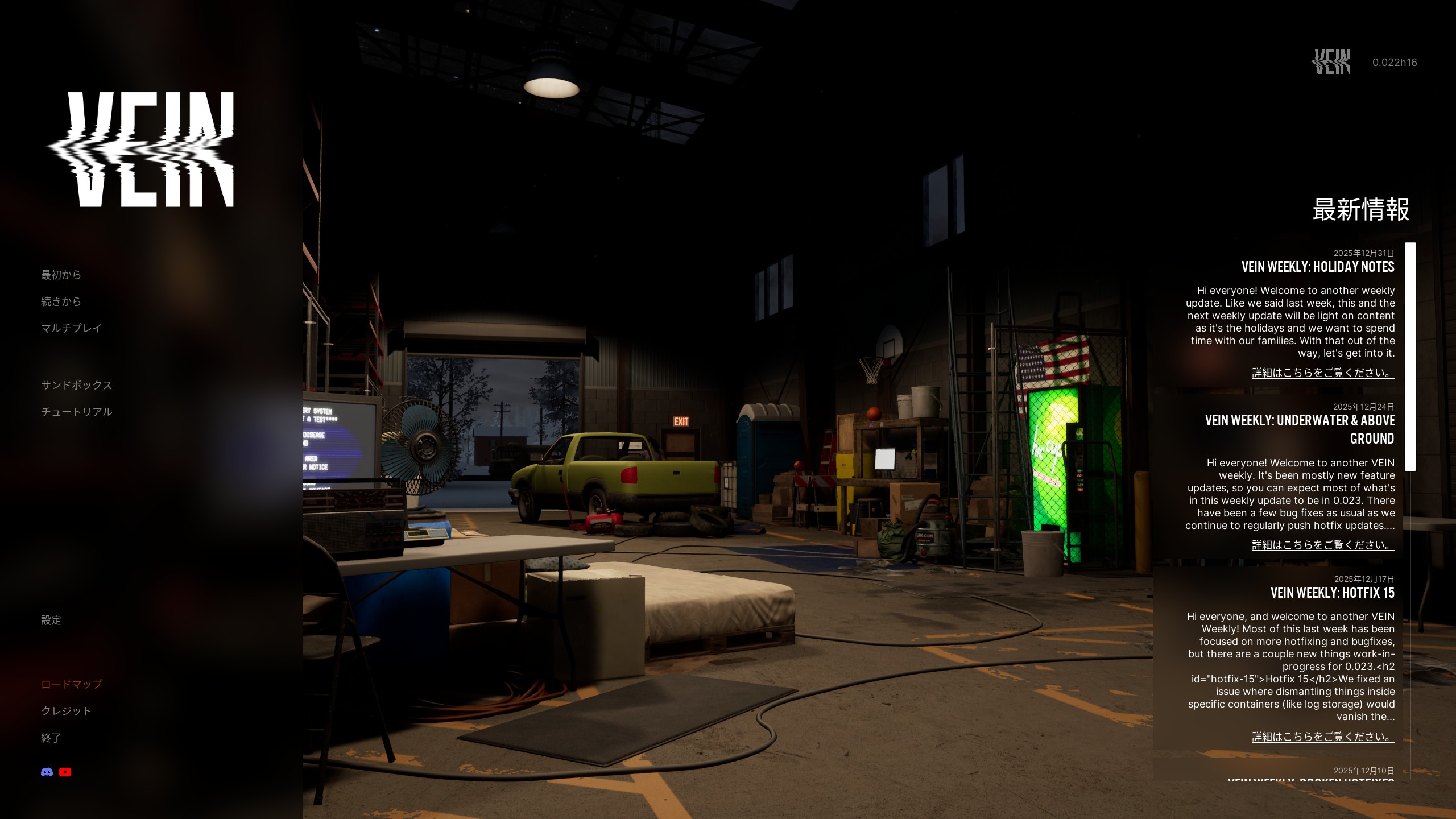1456x819 pixels.
Task: Open the YouTube icon link
Action: pyautogui.click(x=65, y=772)
